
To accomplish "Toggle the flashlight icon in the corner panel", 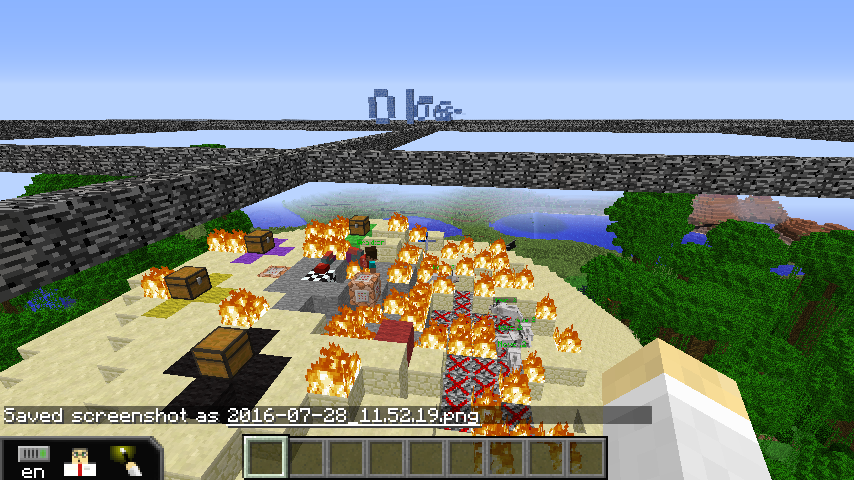I will tap(128, 460).
